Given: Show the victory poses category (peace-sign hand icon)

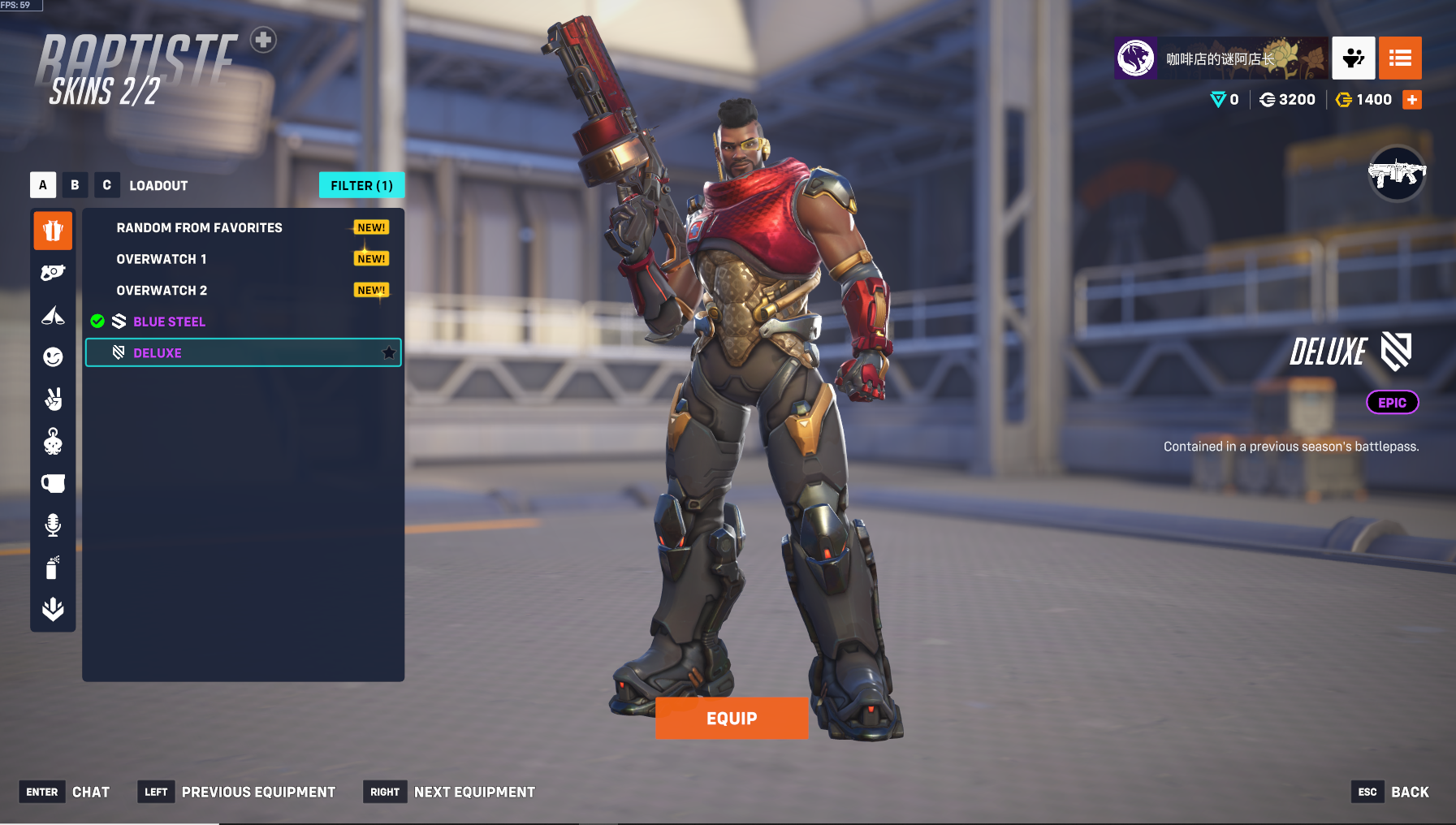Looking at the screenshot, I should click(53, 399).
